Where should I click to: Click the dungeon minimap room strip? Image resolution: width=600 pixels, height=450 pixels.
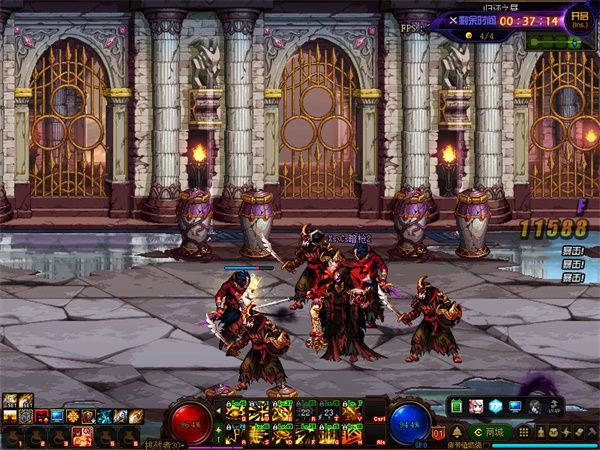pos(554,42)
